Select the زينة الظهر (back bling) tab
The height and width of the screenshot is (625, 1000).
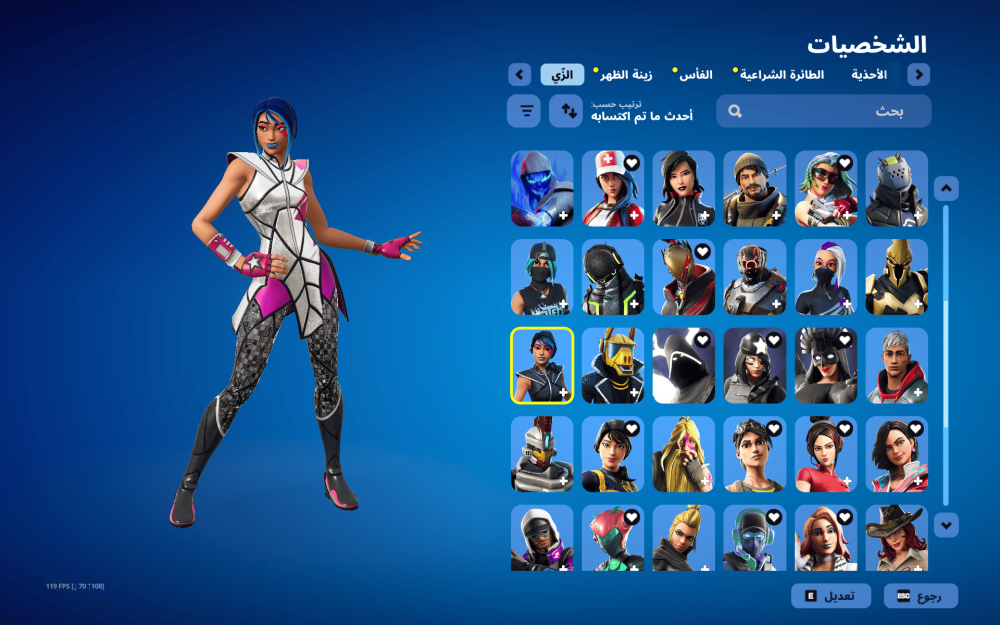point(625,75)
